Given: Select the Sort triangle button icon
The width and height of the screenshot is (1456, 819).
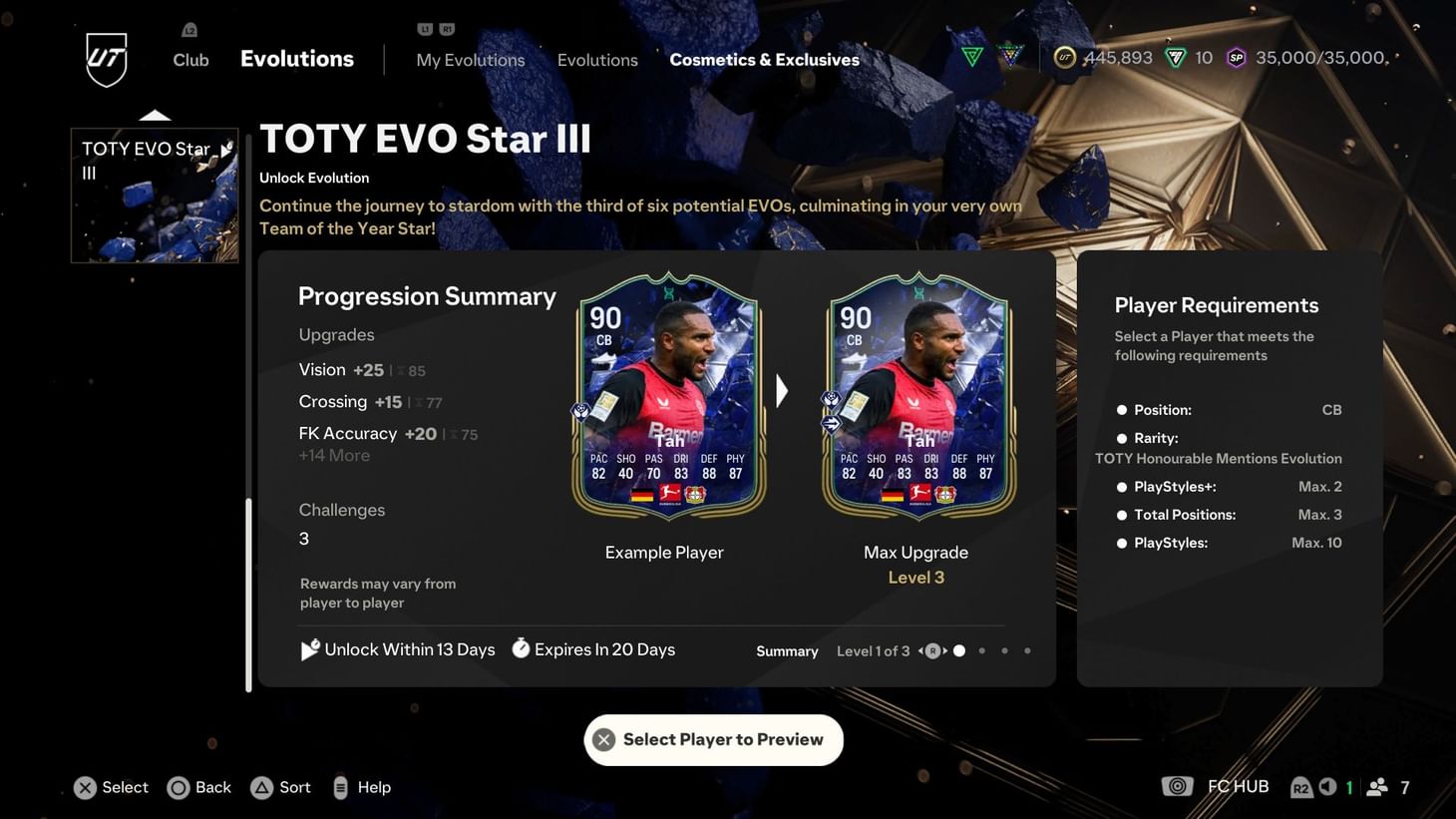Looking at the screenshot, I should 261,787.
